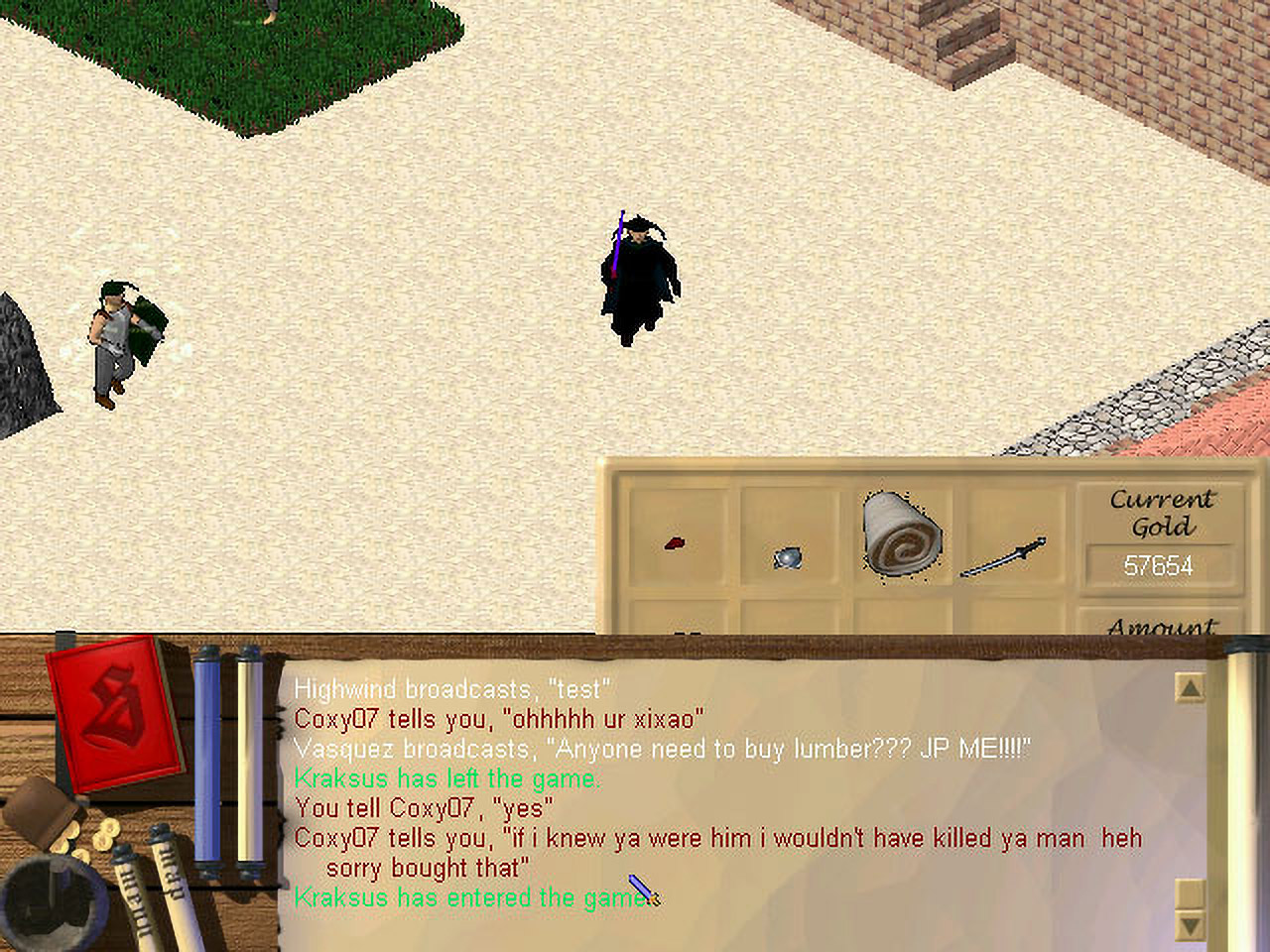The width and height of the screenshot is (1270, 952).
Task: Click Vasquez's lumber broadcast line in chat
Action: click(662, 749)
